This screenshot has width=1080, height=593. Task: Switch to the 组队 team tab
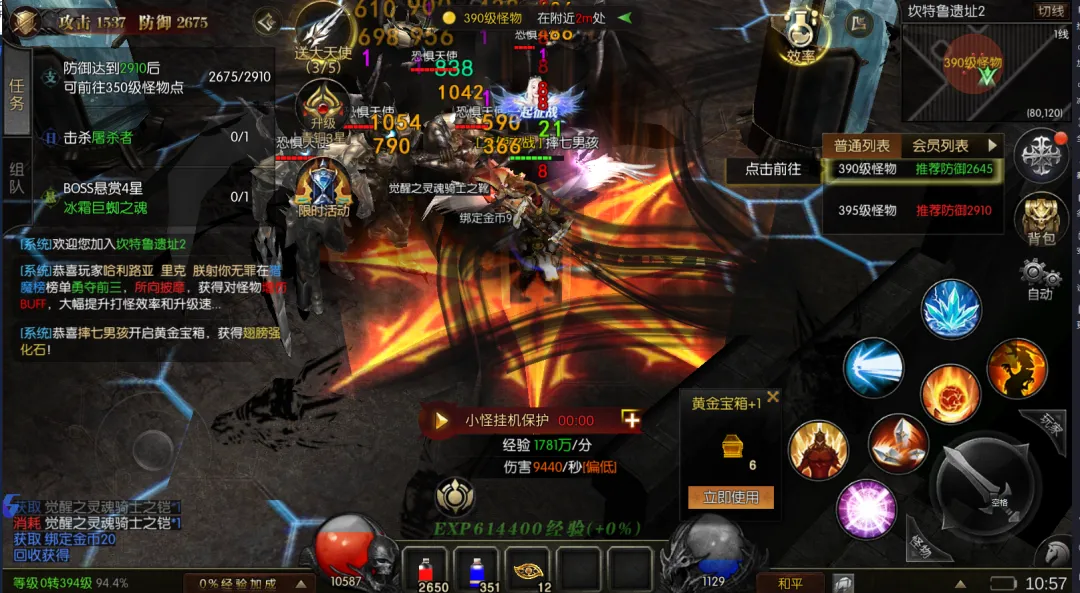tap(17, 178)
